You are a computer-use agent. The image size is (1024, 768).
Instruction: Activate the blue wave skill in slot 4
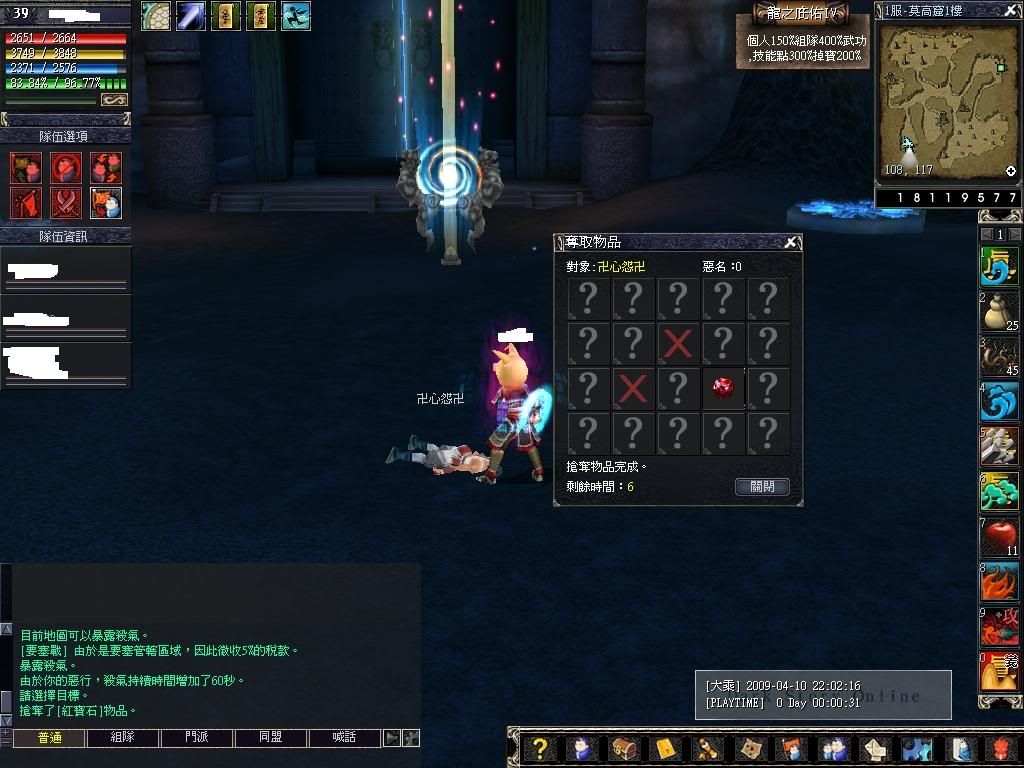tap(998, 401)
